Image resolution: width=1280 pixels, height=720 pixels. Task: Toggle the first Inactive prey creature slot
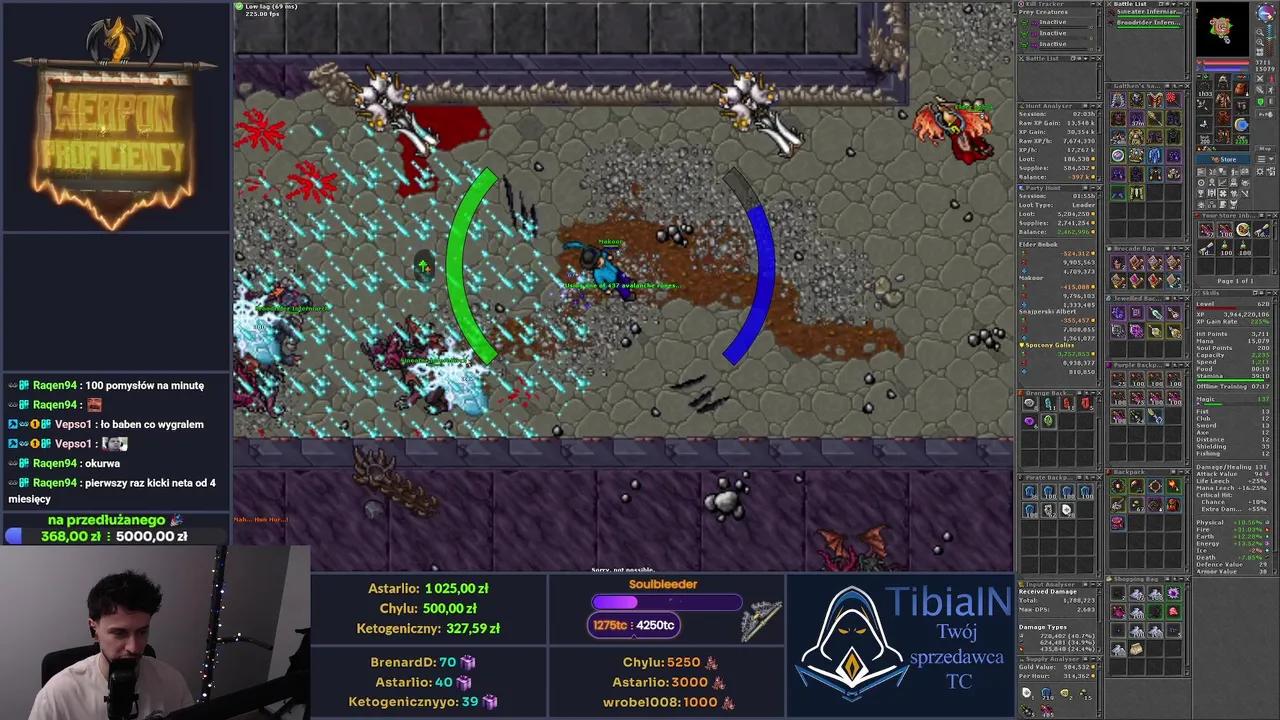(1024, 22)
